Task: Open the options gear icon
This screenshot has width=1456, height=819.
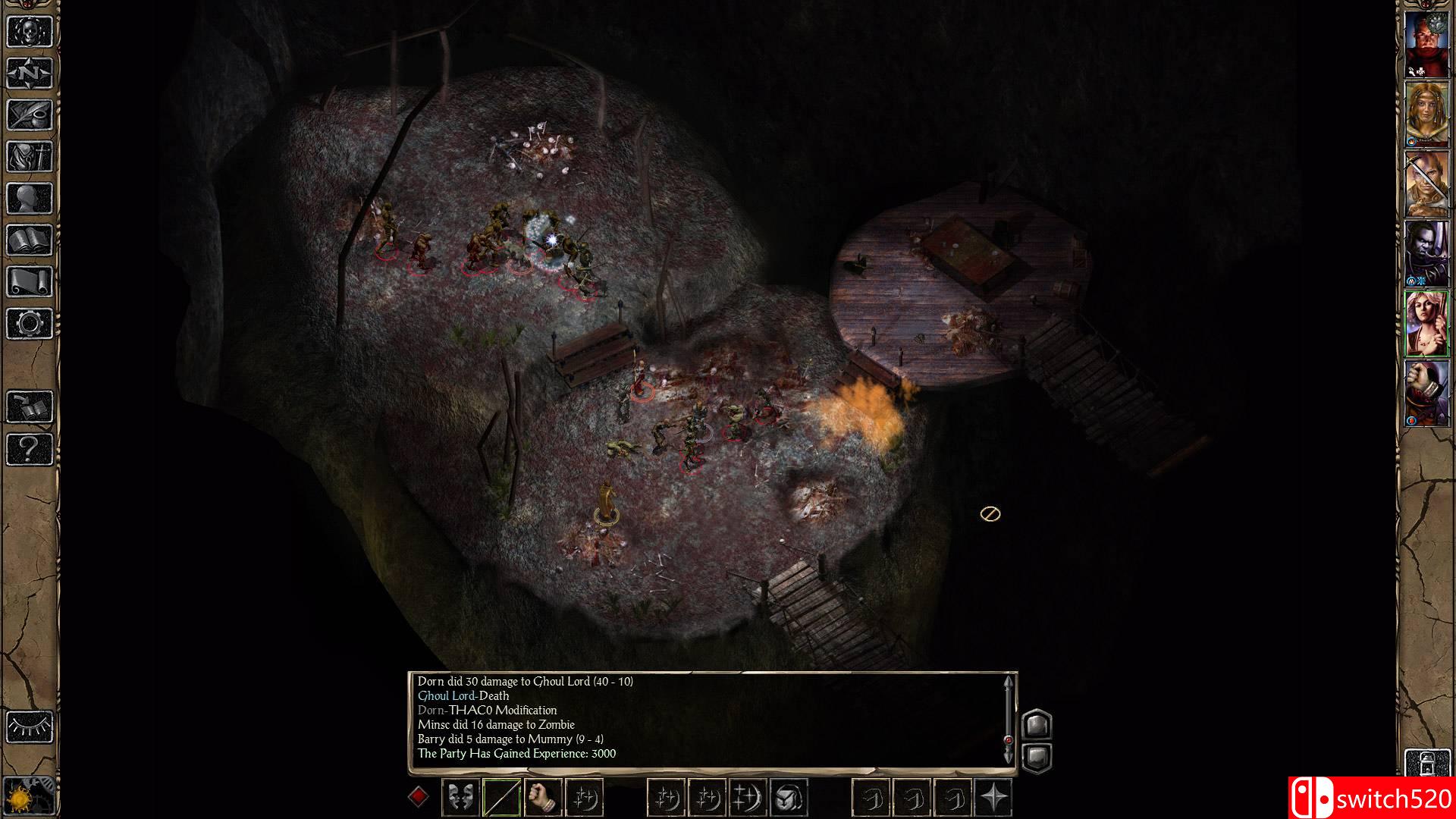Action: pyautogui.click(x=30, y=324)
